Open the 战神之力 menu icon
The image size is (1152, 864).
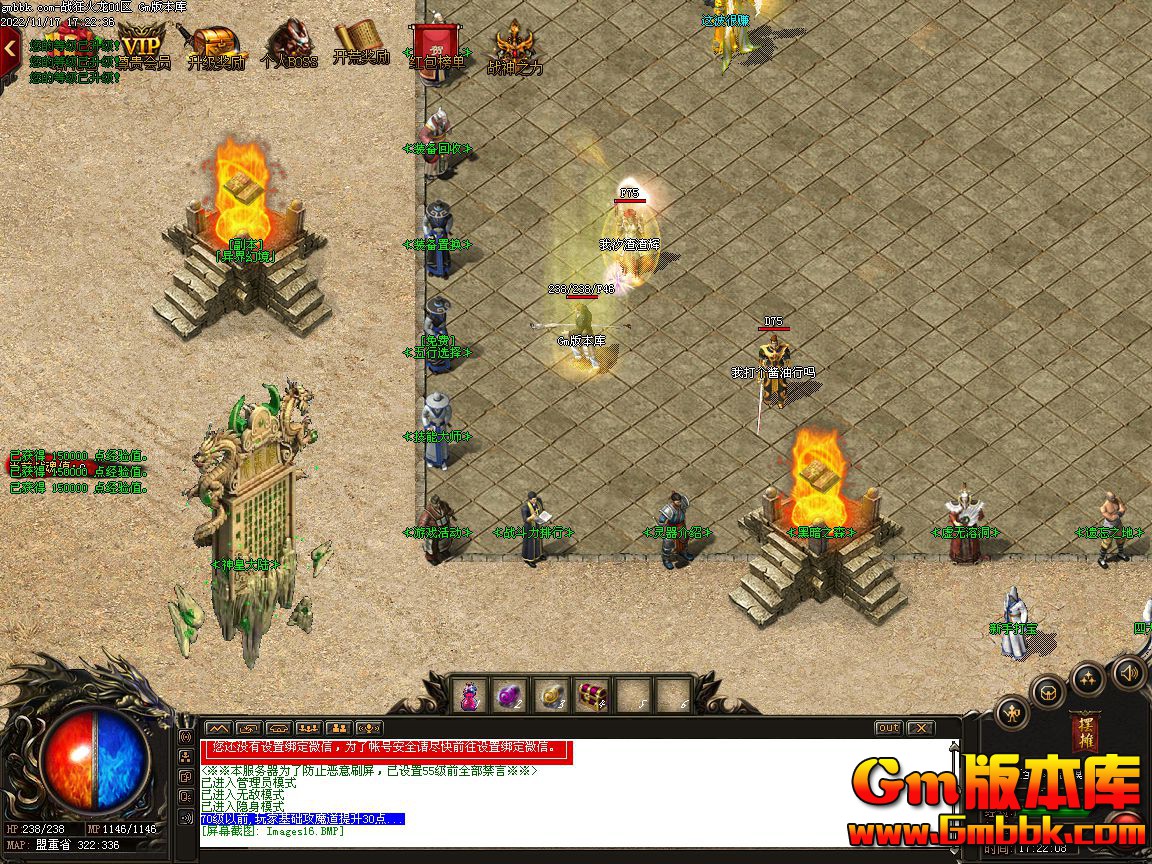(x=514, y=47)
